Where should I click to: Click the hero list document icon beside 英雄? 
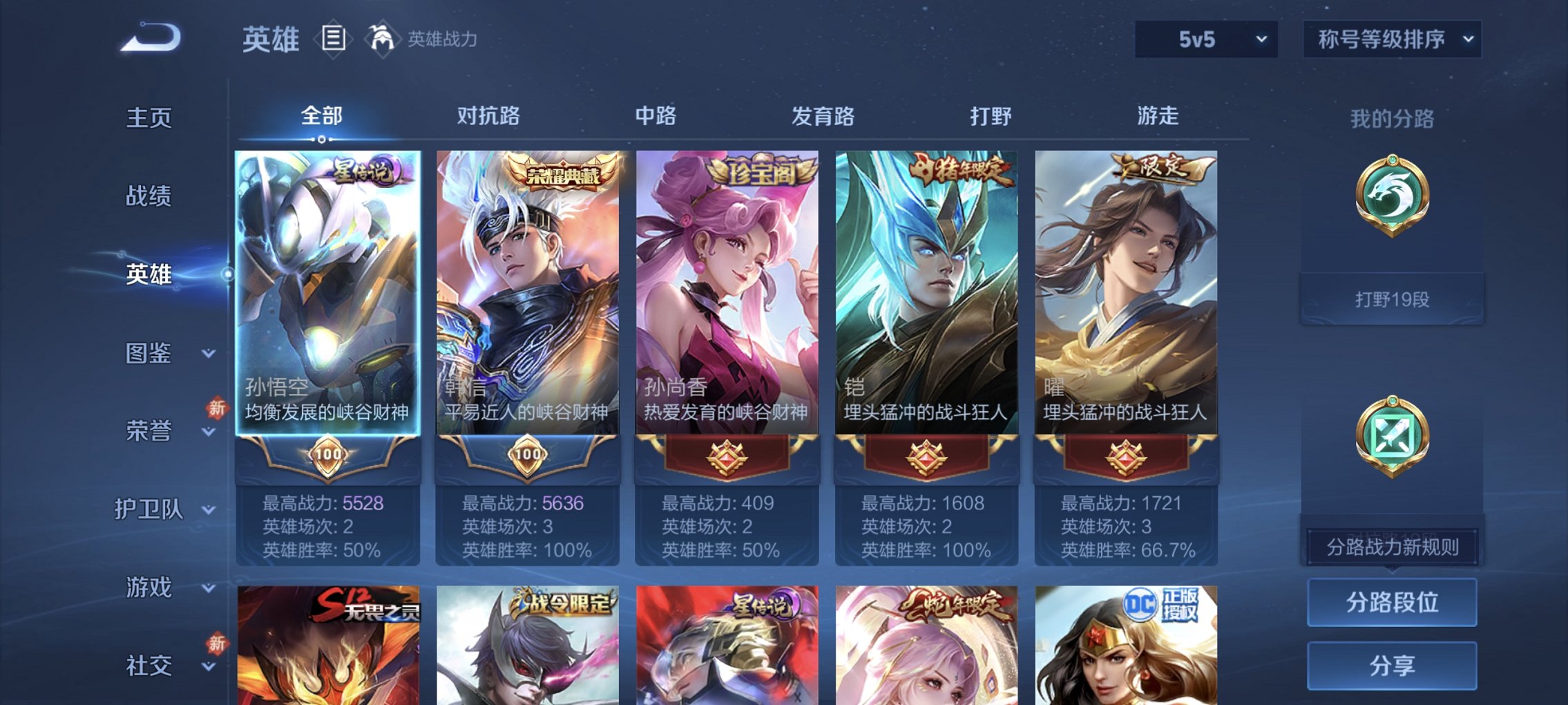click(x=332, y=39)
